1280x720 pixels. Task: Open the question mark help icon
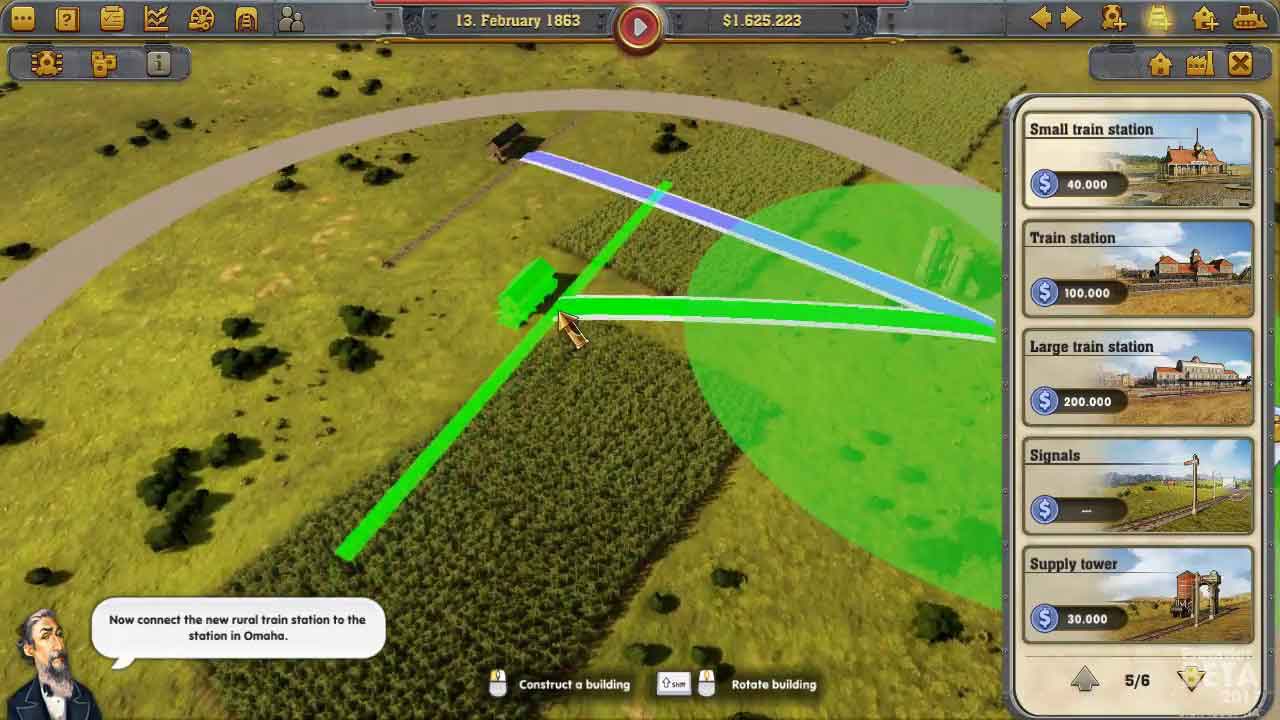(x=67, y=18)
